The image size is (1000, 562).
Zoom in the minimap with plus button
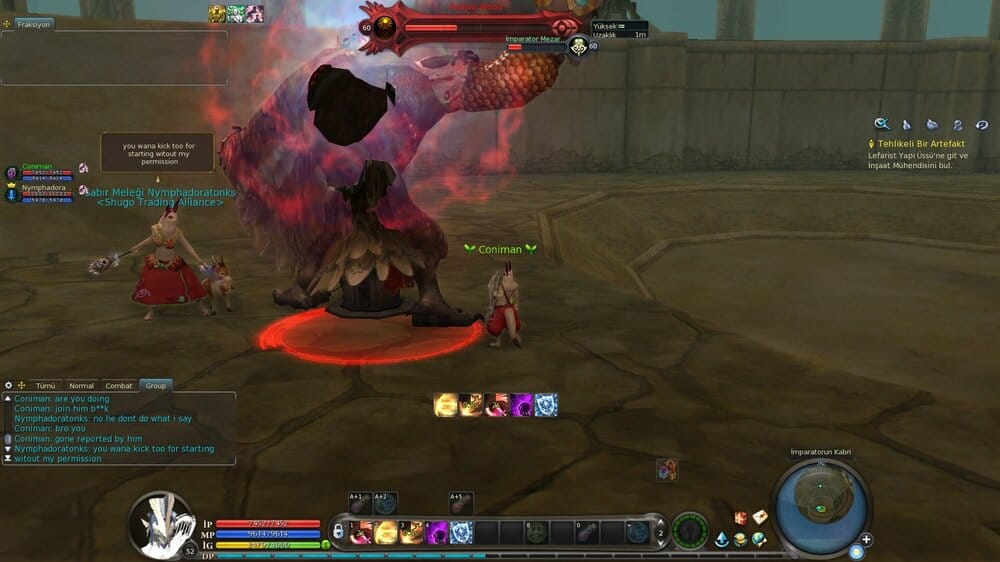(866, 540)
